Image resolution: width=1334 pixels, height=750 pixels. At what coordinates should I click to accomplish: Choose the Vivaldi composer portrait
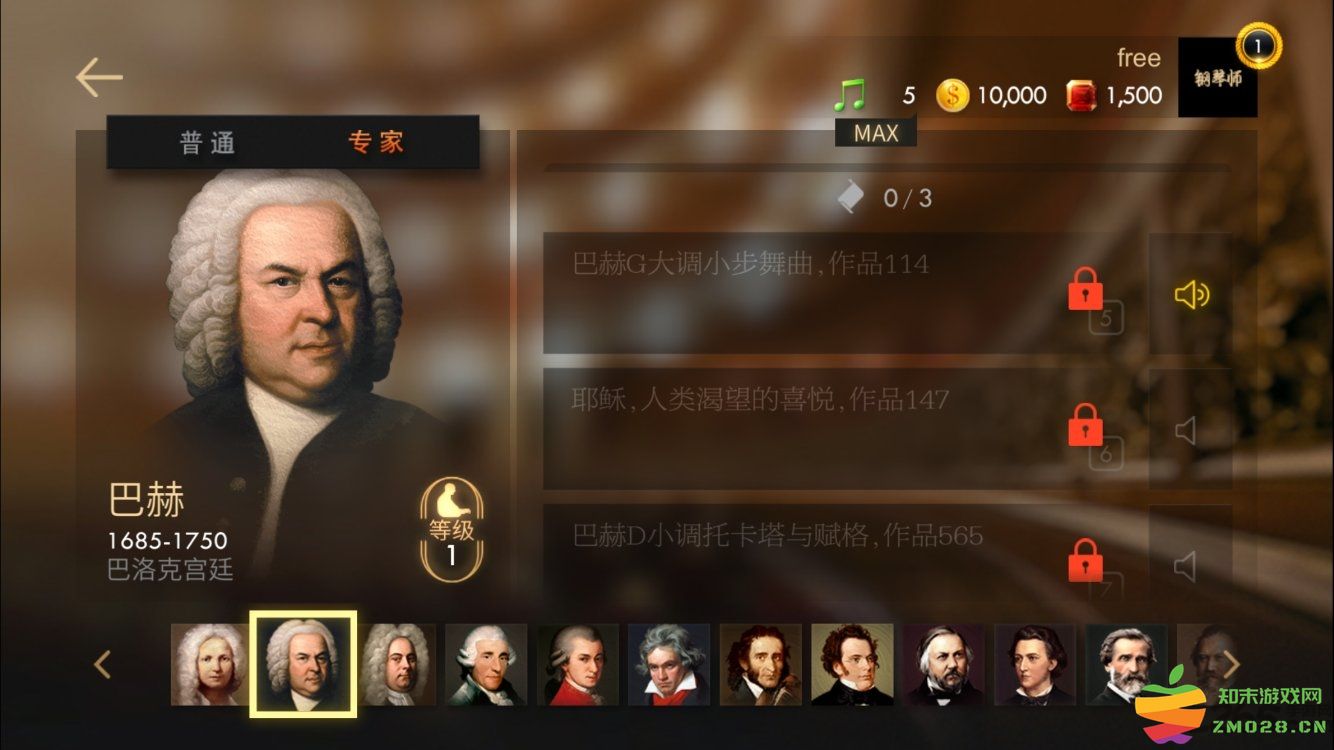click(209, 665)
